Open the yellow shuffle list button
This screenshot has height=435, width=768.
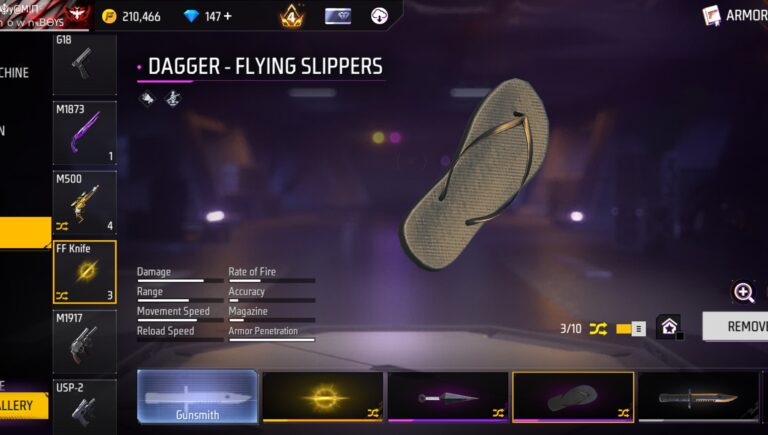[631, 328]
